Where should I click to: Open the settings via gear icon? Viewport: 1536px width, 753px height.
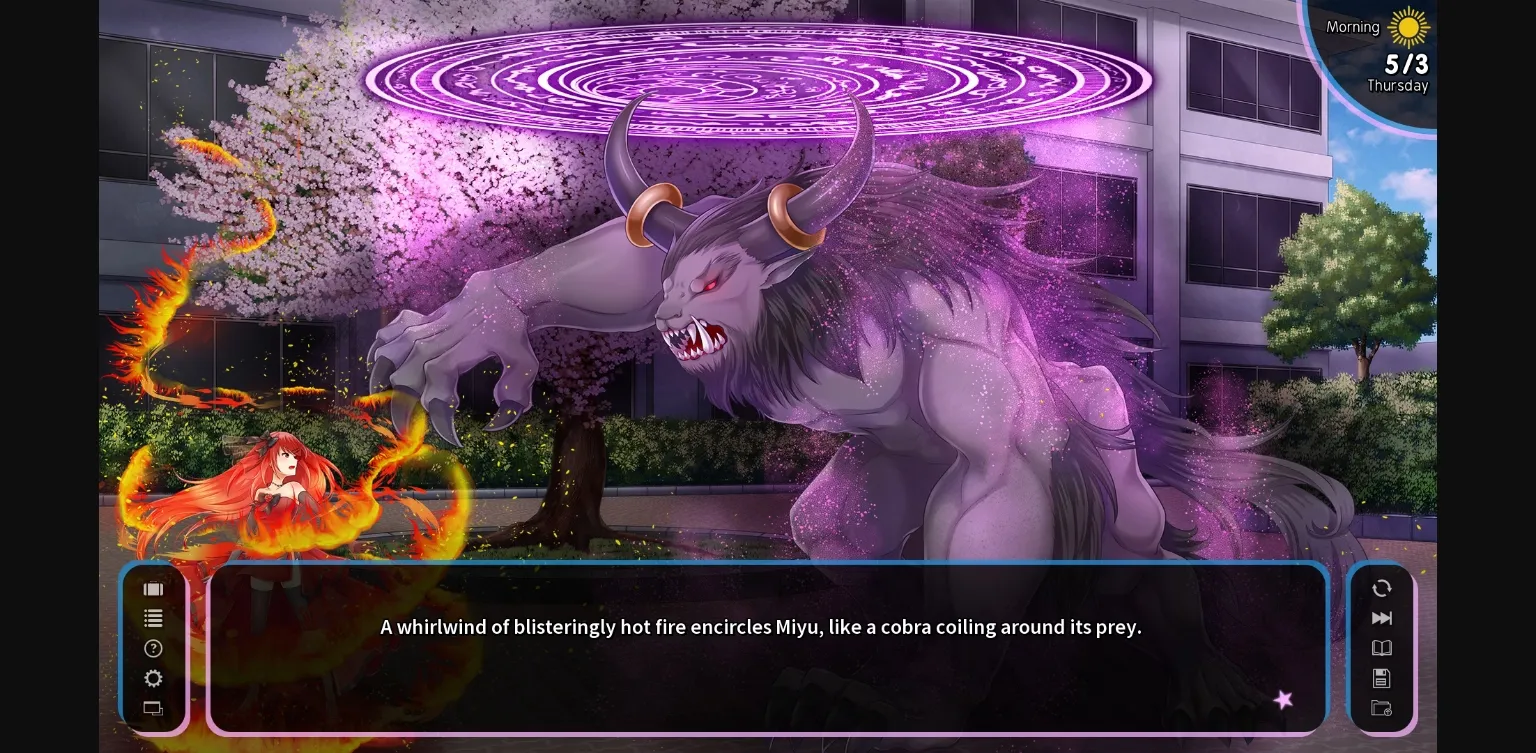point(153,678)
